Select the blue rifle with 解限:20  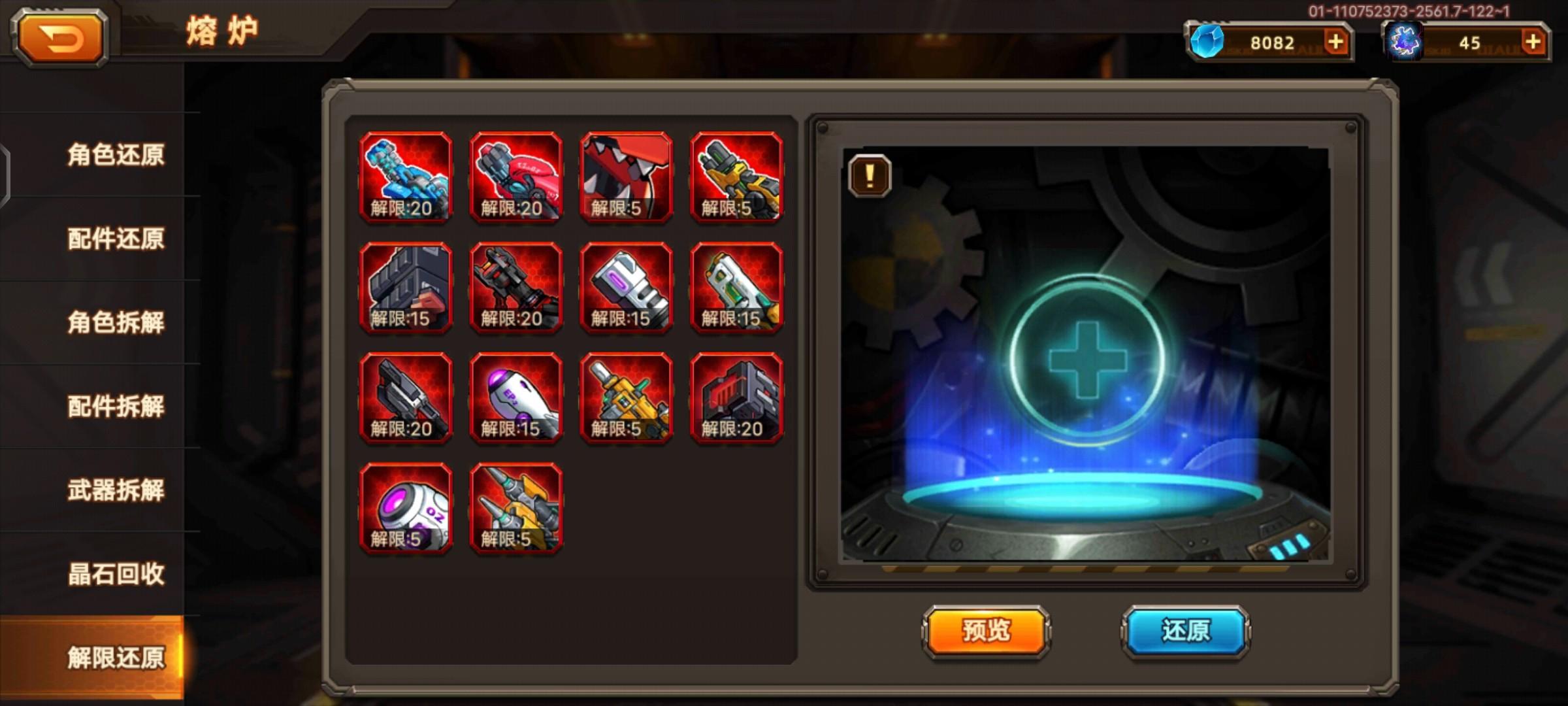coord(405,175)
